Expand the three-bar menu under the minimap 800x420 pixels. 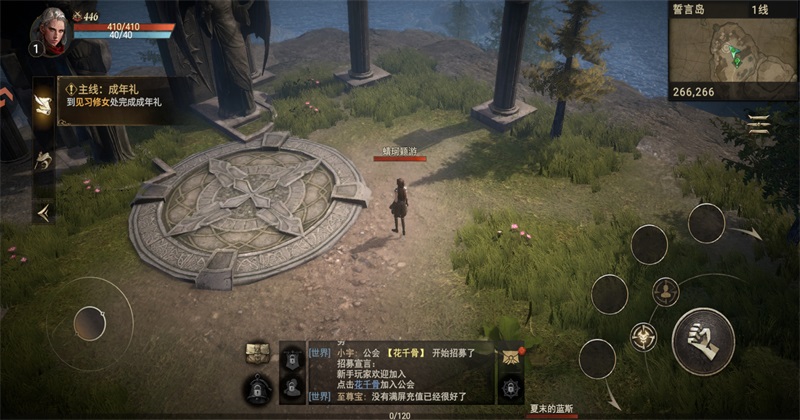pos(760,124)
